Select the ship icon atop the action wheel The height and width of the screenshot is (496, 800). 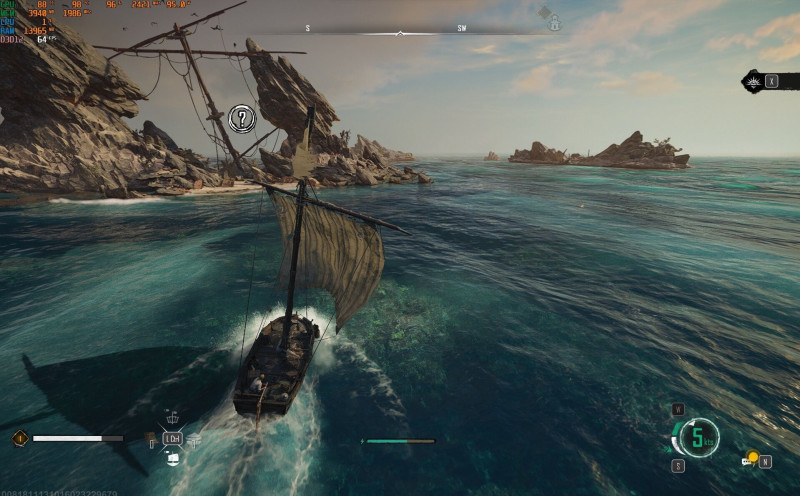click(172, 420)
